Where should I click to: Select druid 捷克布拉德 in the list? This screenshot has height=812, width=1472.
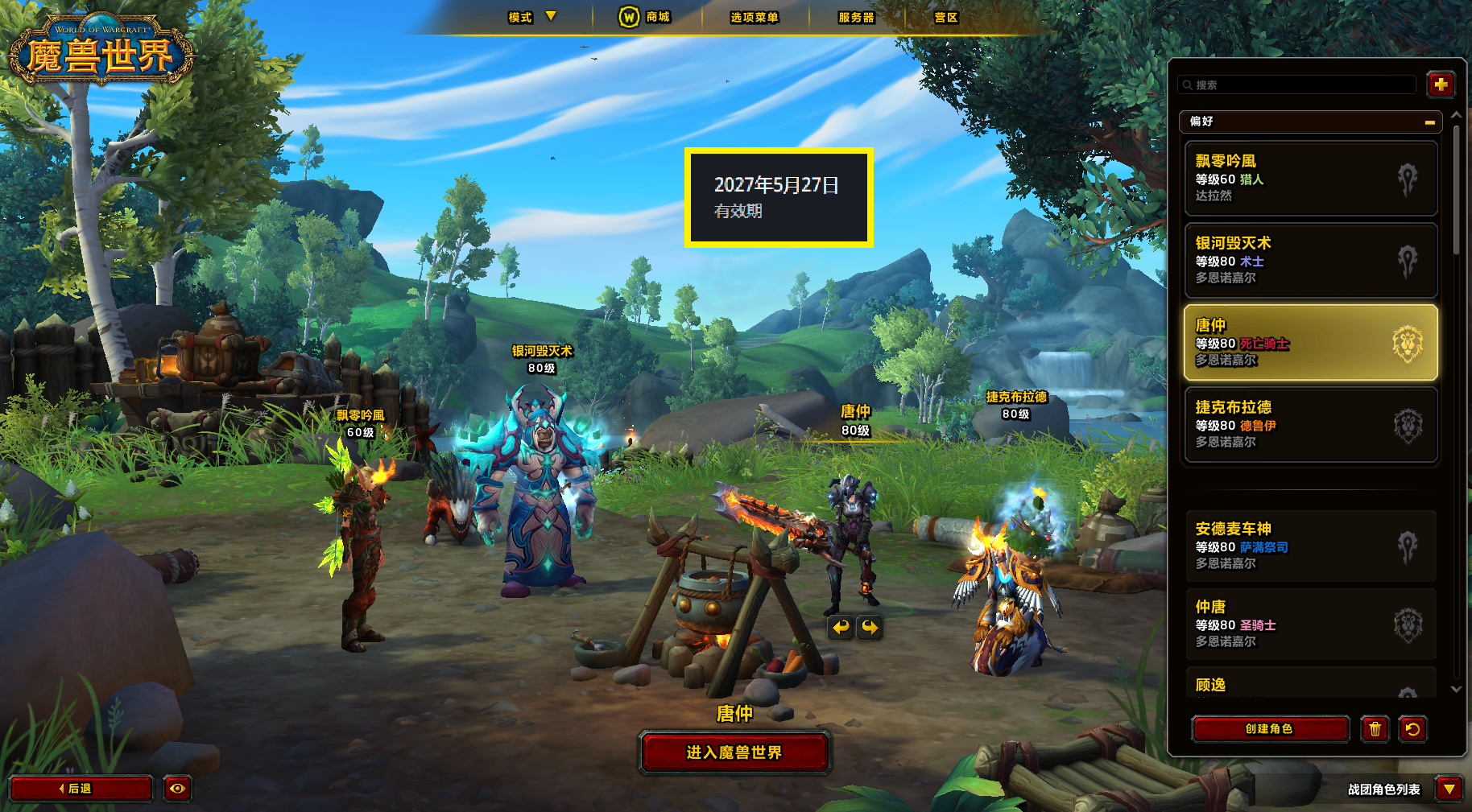coord(1310,425)
